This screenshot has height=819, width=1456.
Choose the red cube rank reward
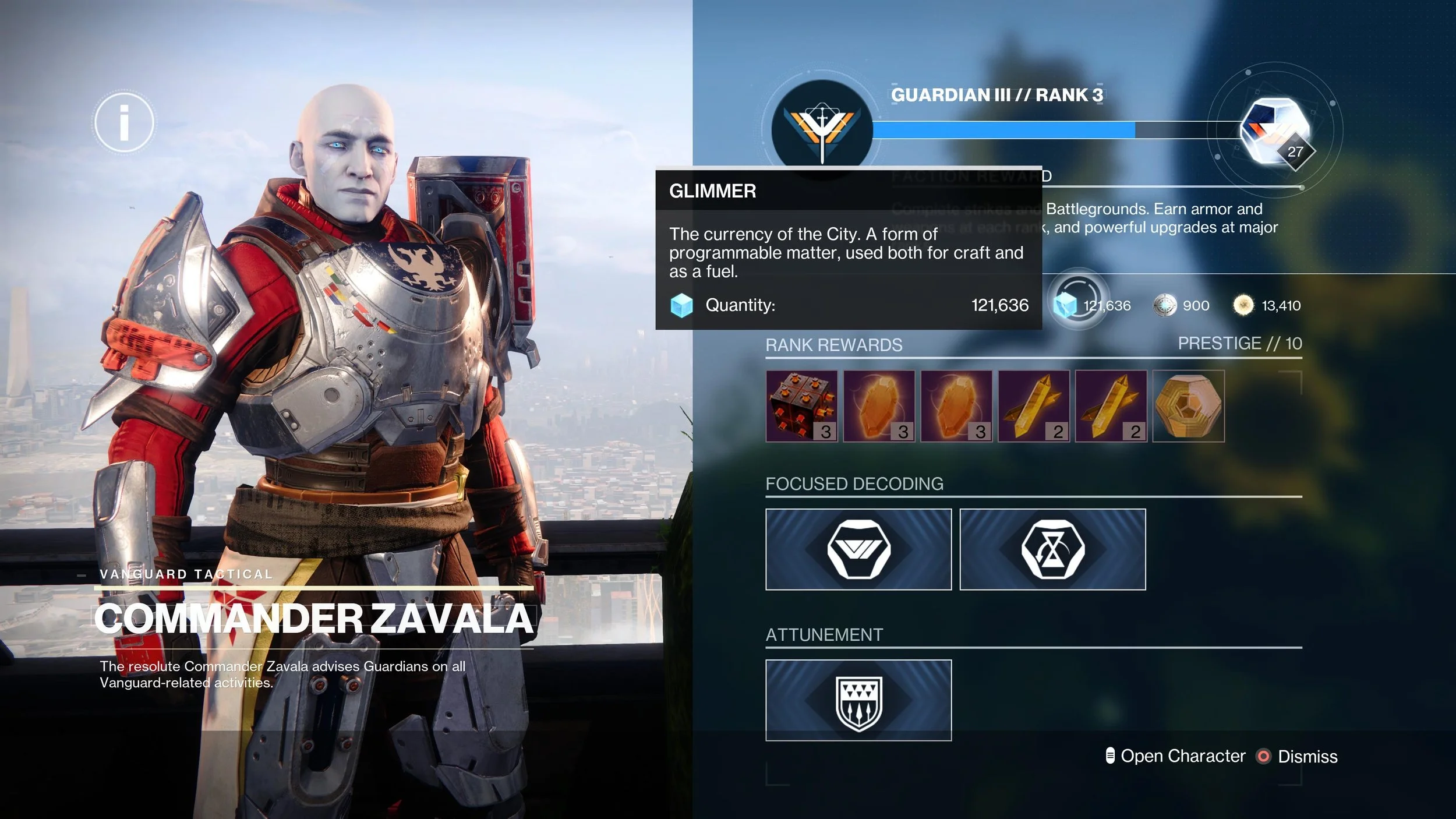(x=801, y=406)
